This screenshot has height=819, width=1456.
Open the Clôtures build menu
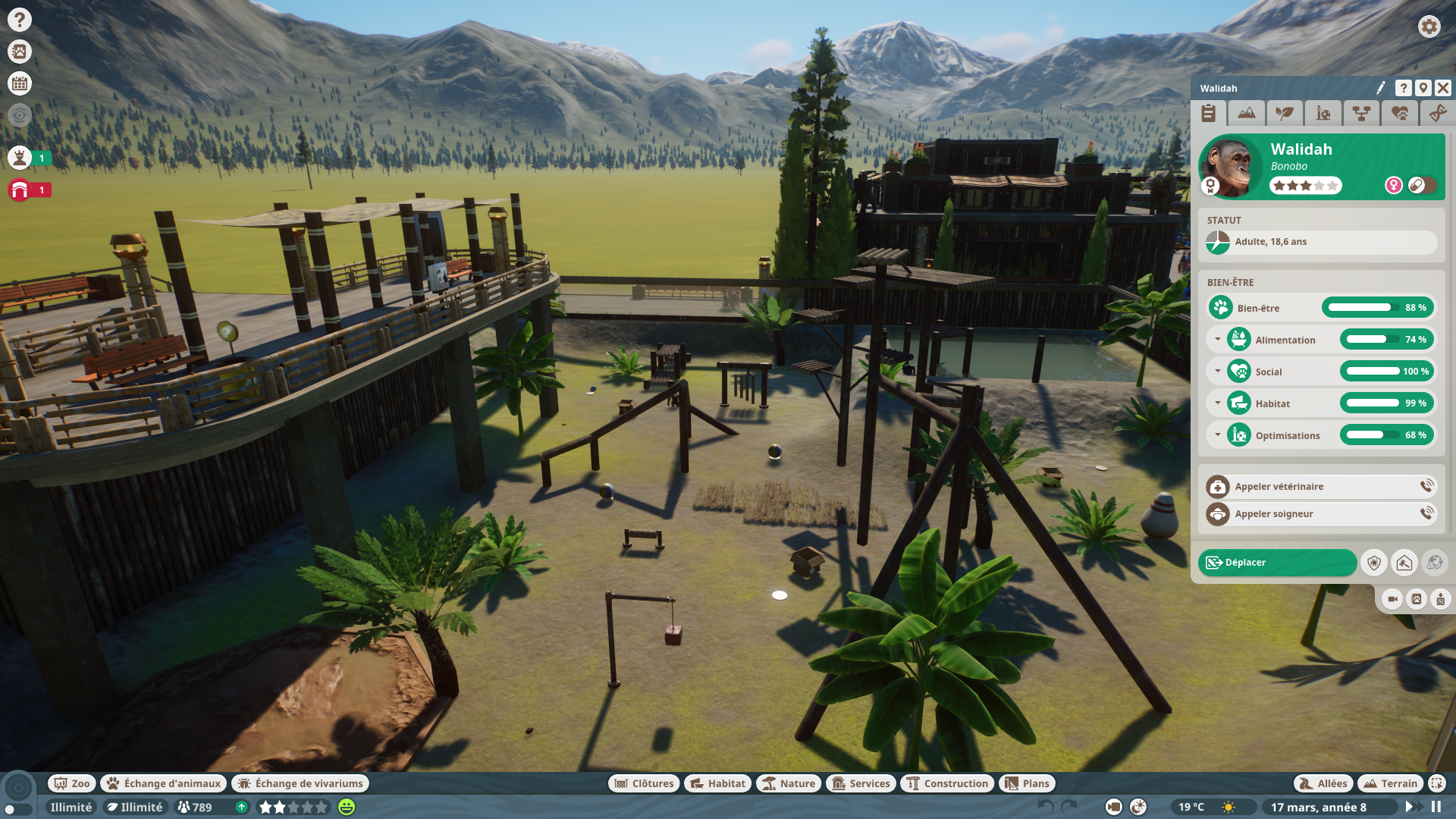click(644, 783)
